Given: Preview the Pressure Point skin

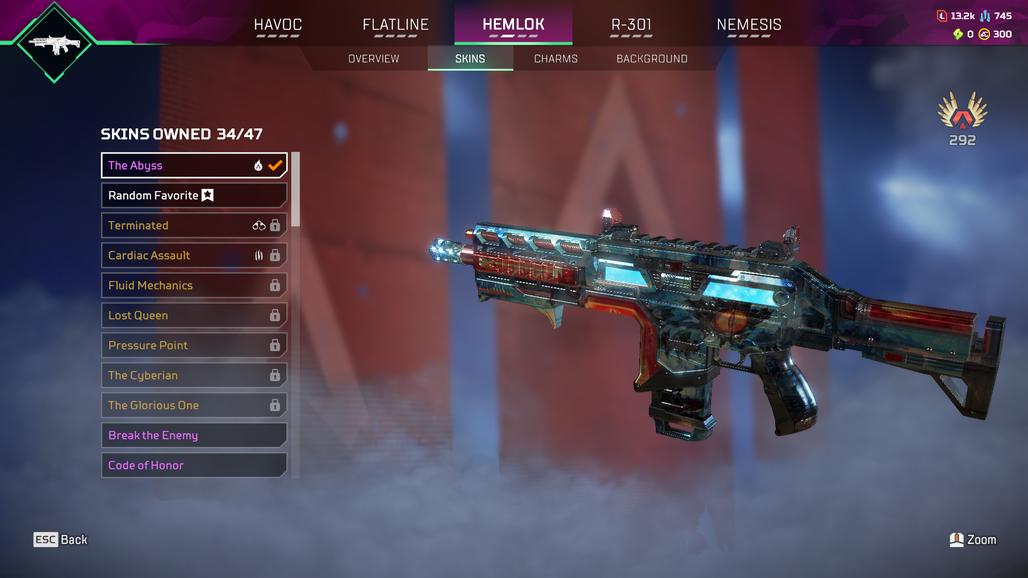Looking at the screenshot, I should pos(194,345).
